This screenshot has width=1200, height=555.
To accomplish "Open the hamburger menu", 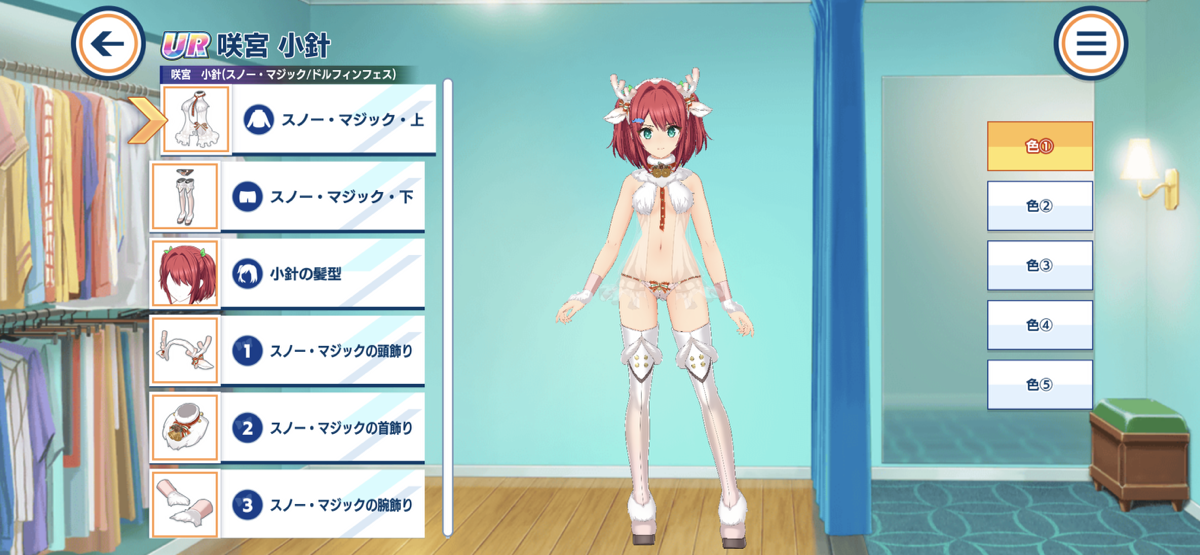I will 1091,44.
